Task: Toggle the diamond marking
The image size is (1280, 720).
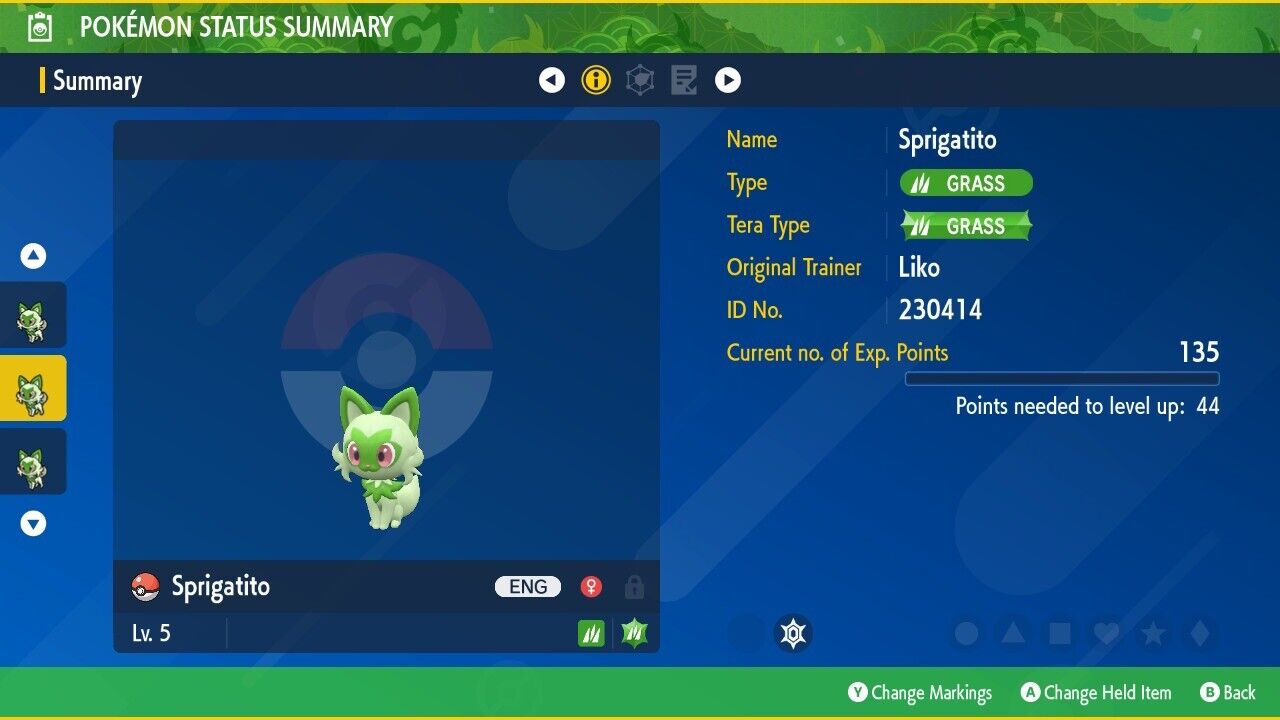Action: pos(1200,633)
